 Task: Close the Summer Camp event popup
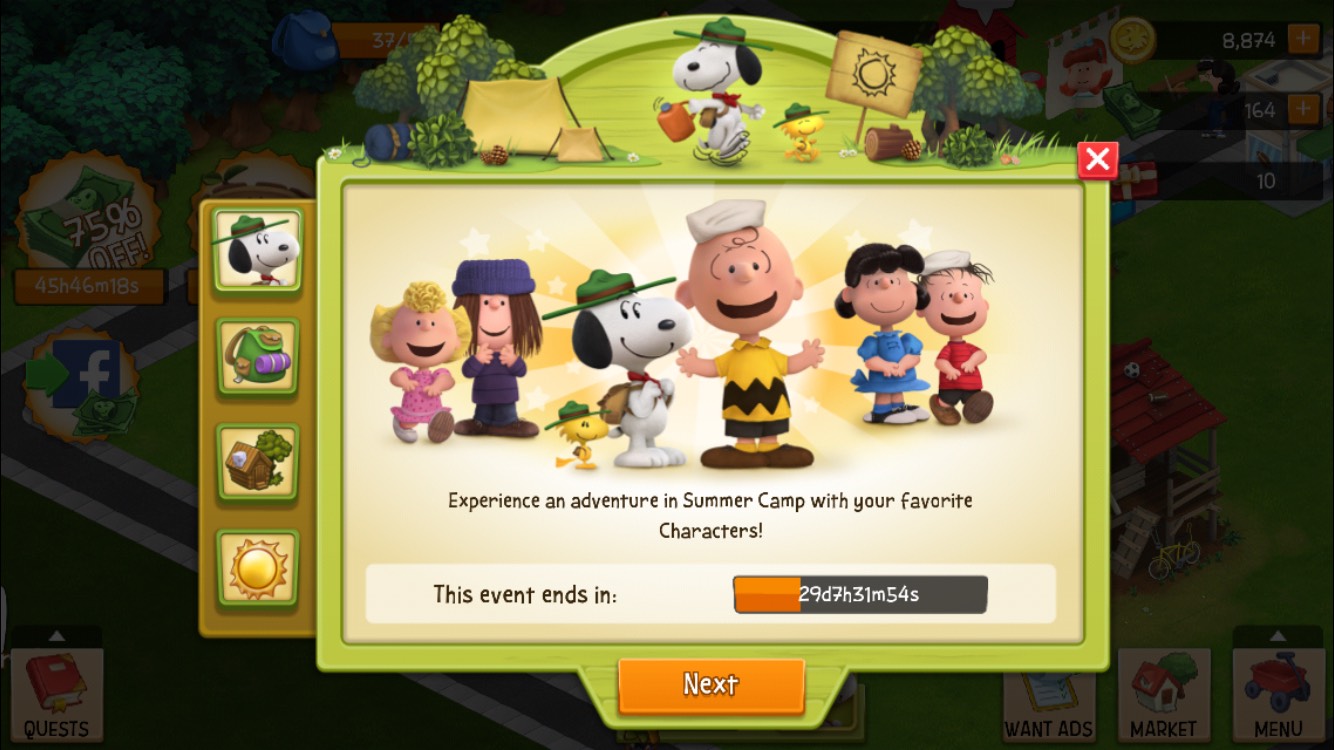tap(1097, 160)
